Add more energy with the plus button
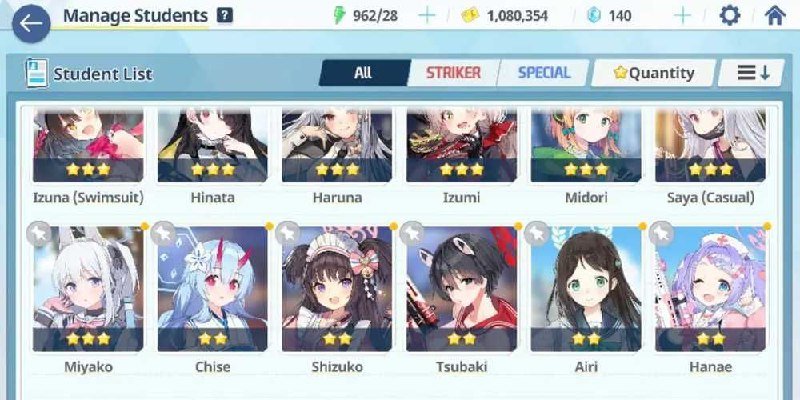This screenshot has height=400, width=800. [427, 16]
